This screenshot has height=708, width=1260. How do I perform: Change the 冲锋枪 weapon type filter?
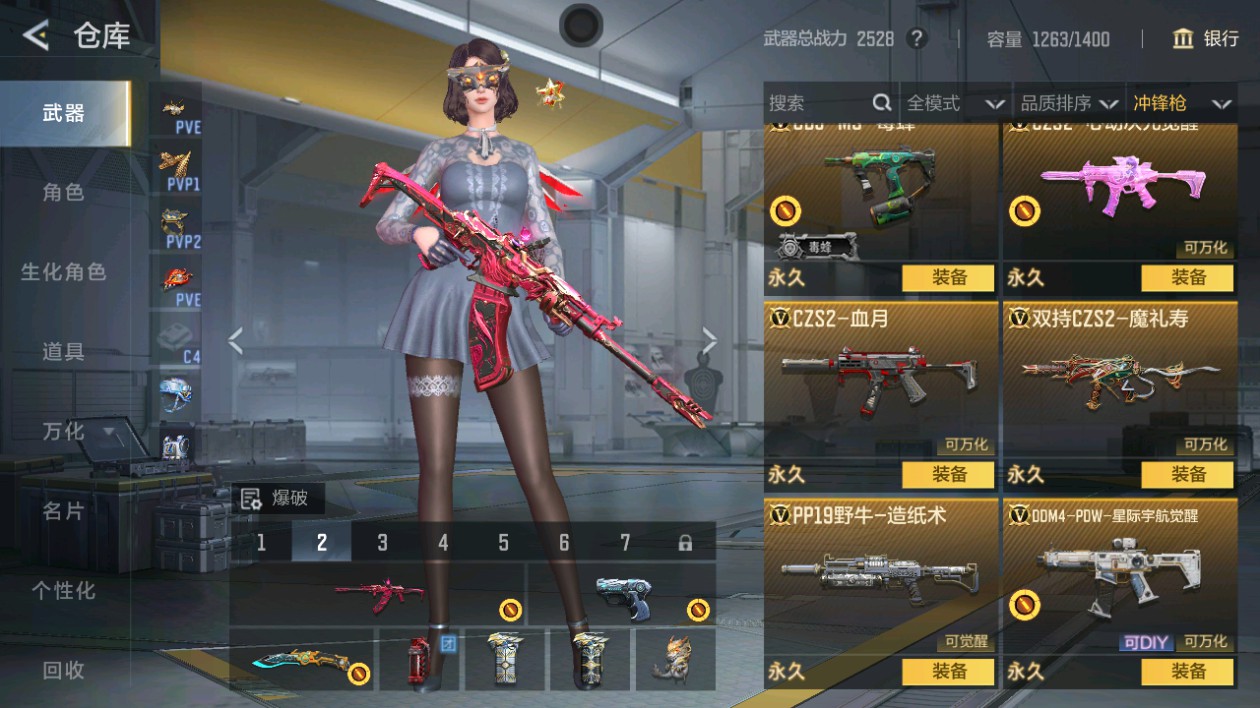pyautogui.click(x=1181, y=103)
